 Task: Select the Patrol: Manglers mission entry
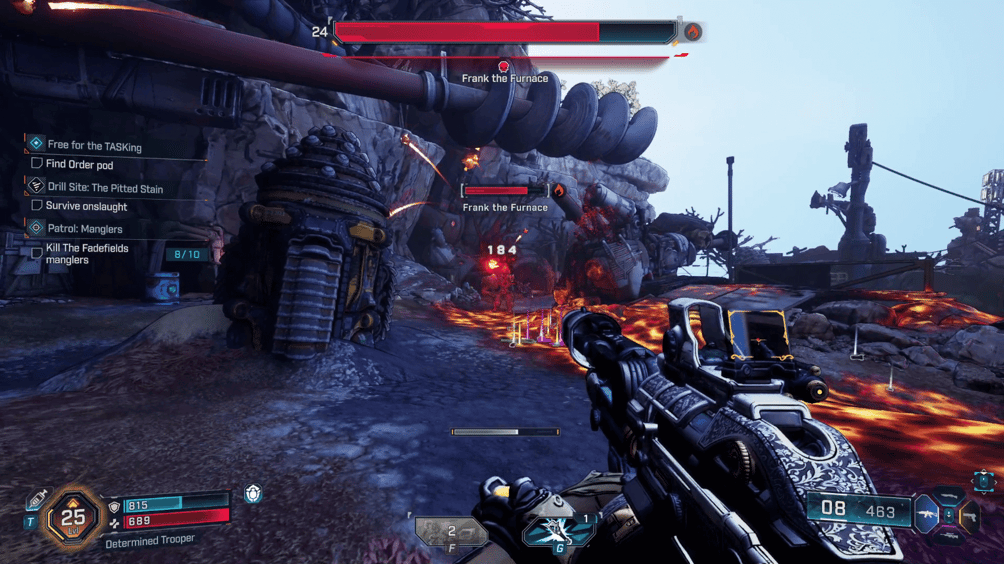pos(85,229)
